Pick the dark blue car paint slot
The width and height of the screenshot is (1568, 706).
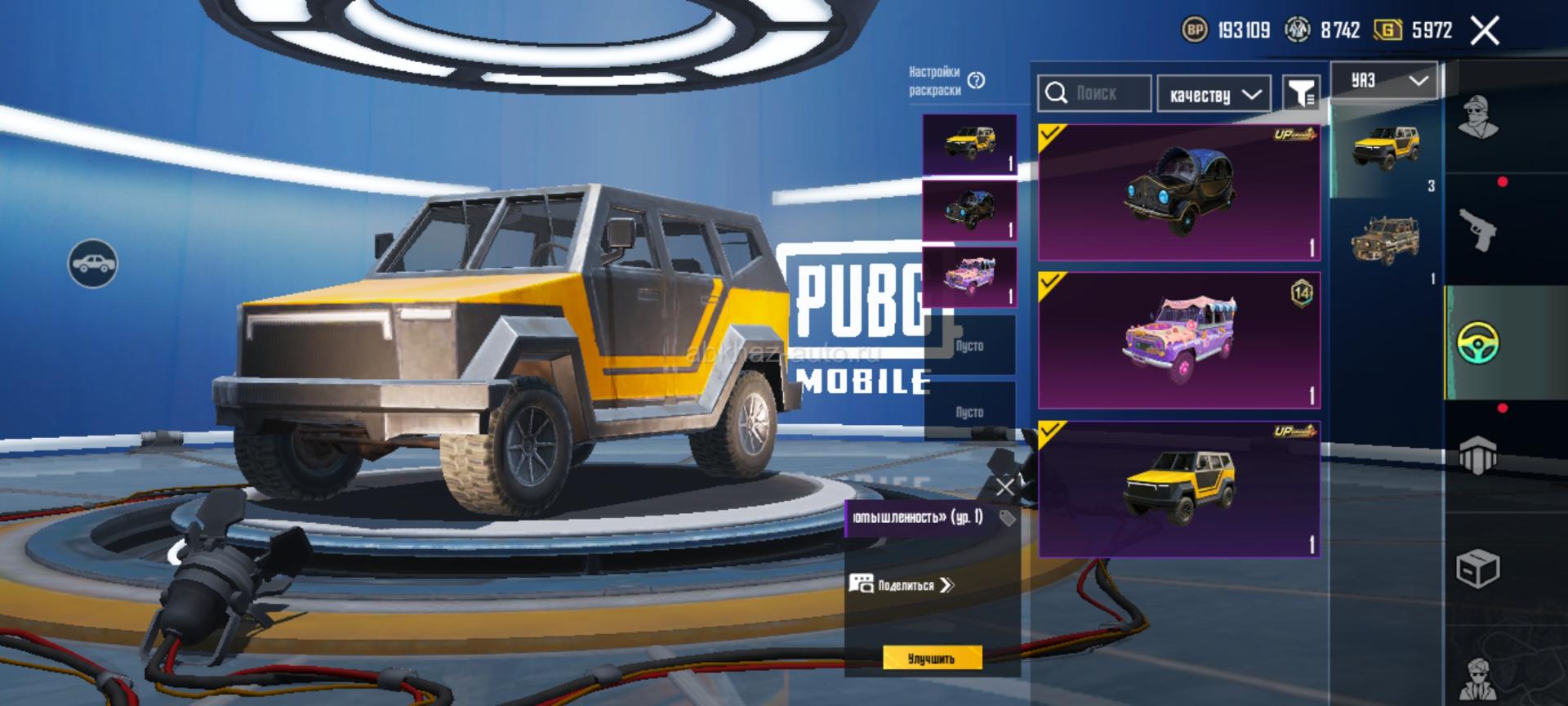[x=969, y=210]
